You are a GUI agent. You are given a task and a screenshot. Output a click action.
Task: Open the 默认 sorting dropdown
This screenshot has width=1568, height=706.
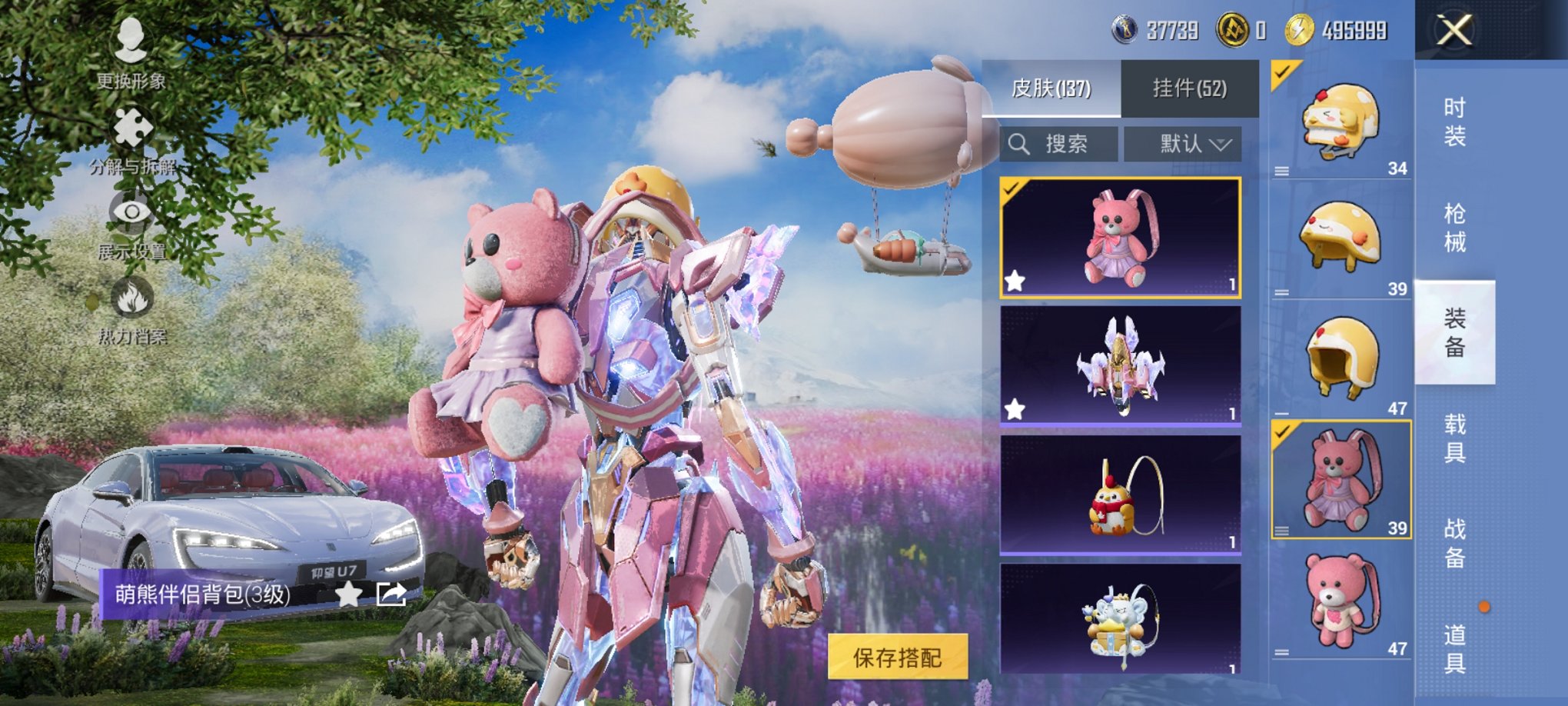click(x=1184, y=143)
